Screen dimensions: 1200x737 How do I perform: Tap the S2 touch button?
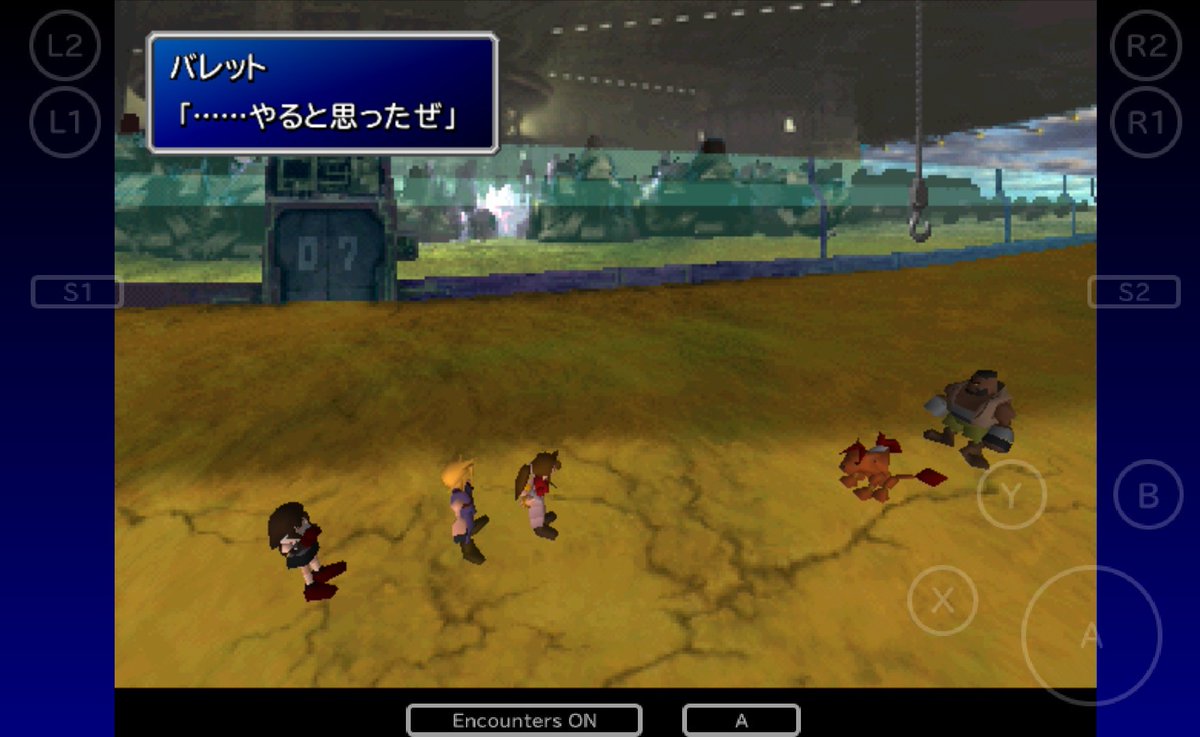(x=1134, y=292)
